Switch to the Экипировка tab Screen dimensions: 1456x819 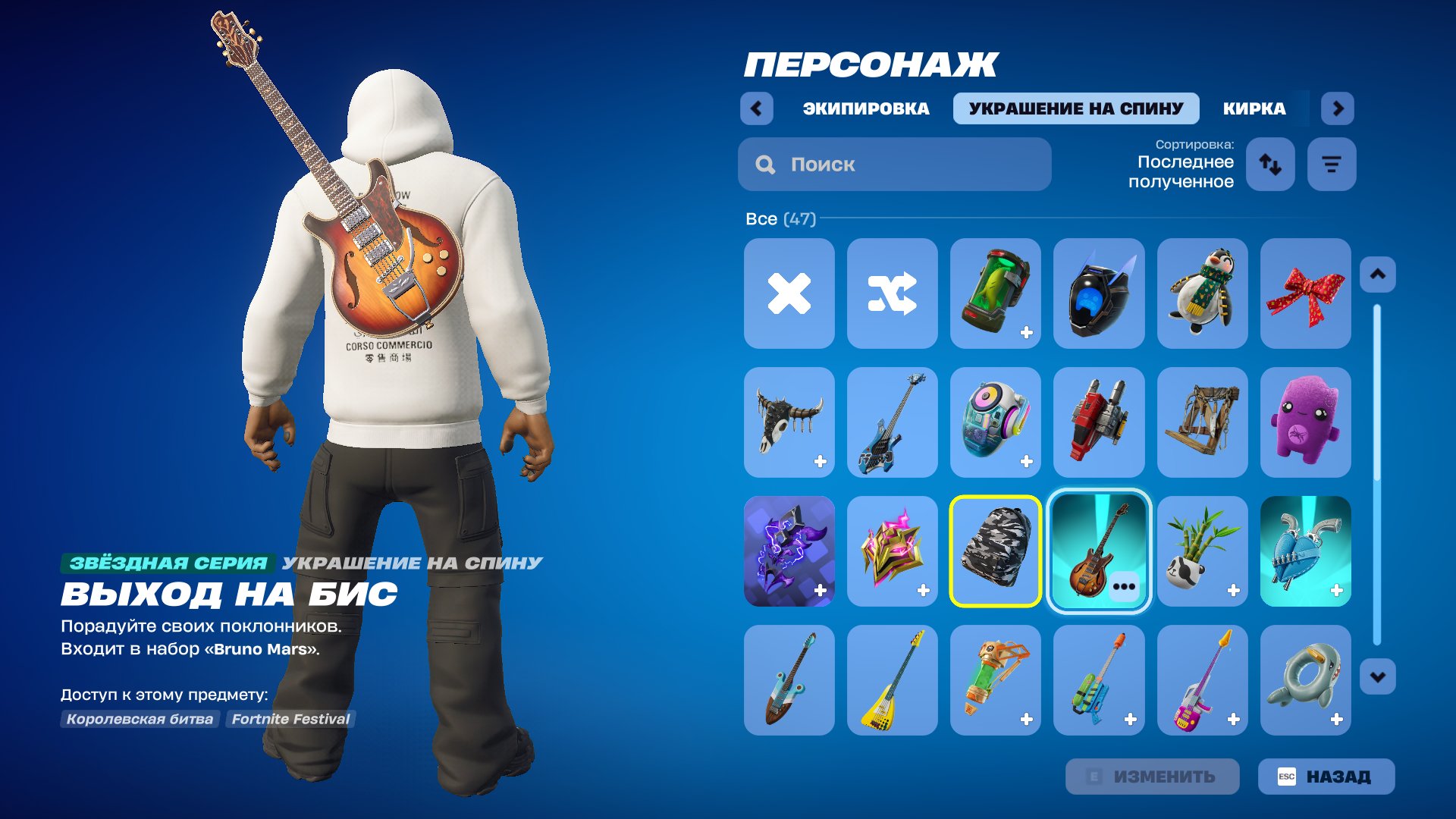(x=865, y=108)
